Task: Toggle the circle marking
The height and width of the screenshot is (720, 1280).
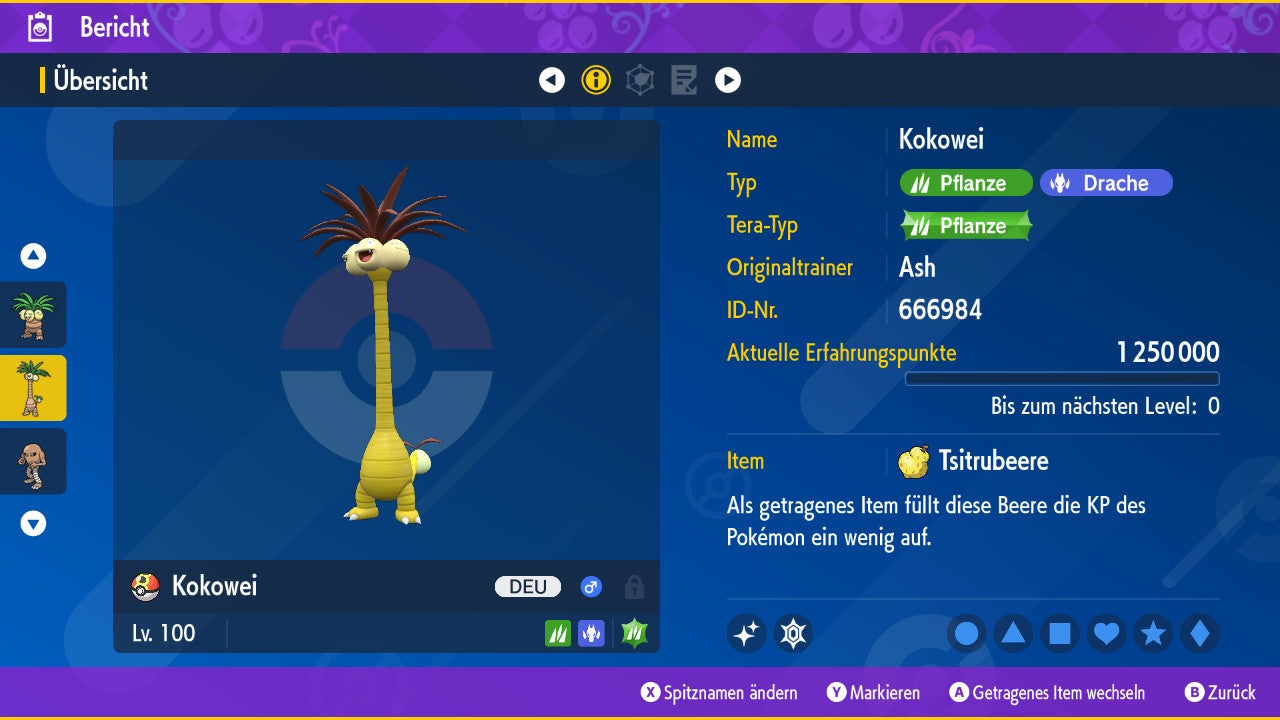Action: pos(966,633)
